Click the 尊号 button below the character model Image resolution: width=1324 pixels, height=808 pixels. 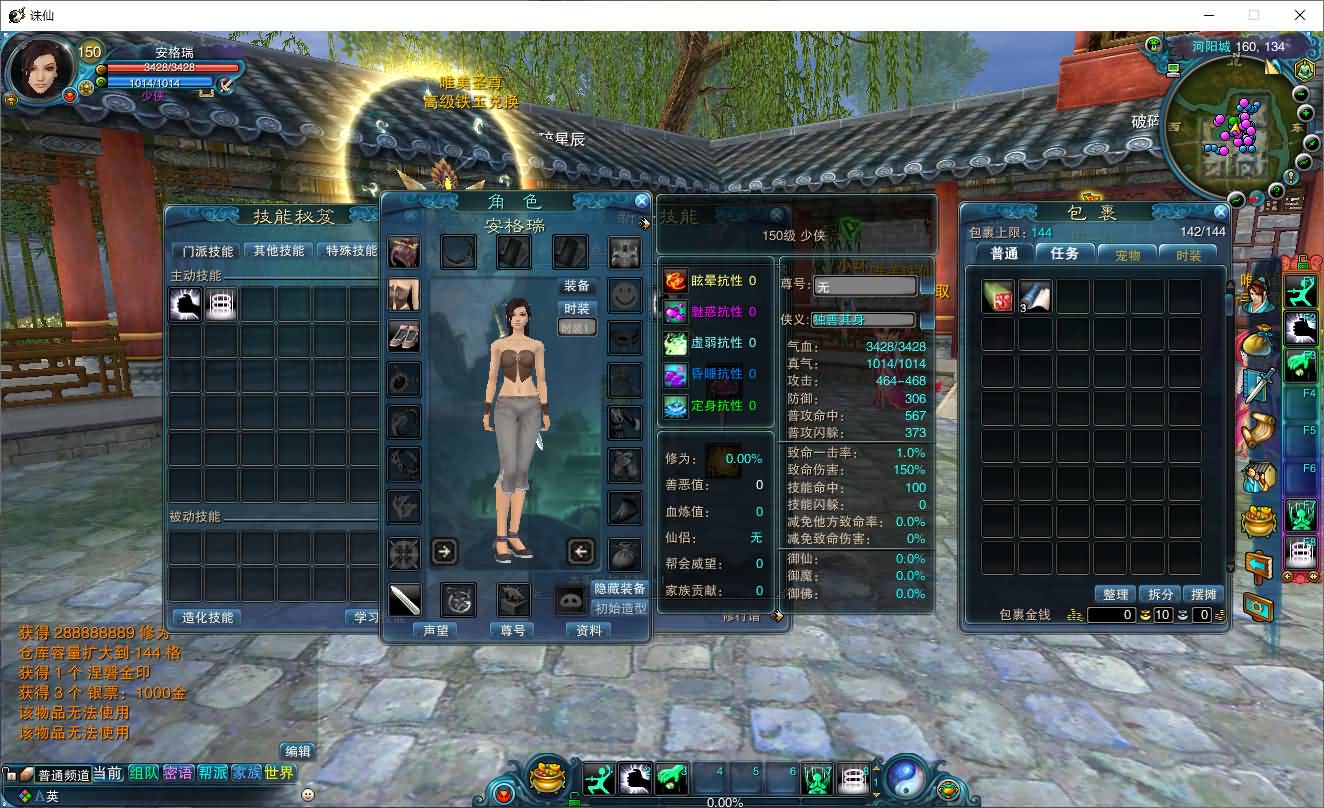click(512, 631)
